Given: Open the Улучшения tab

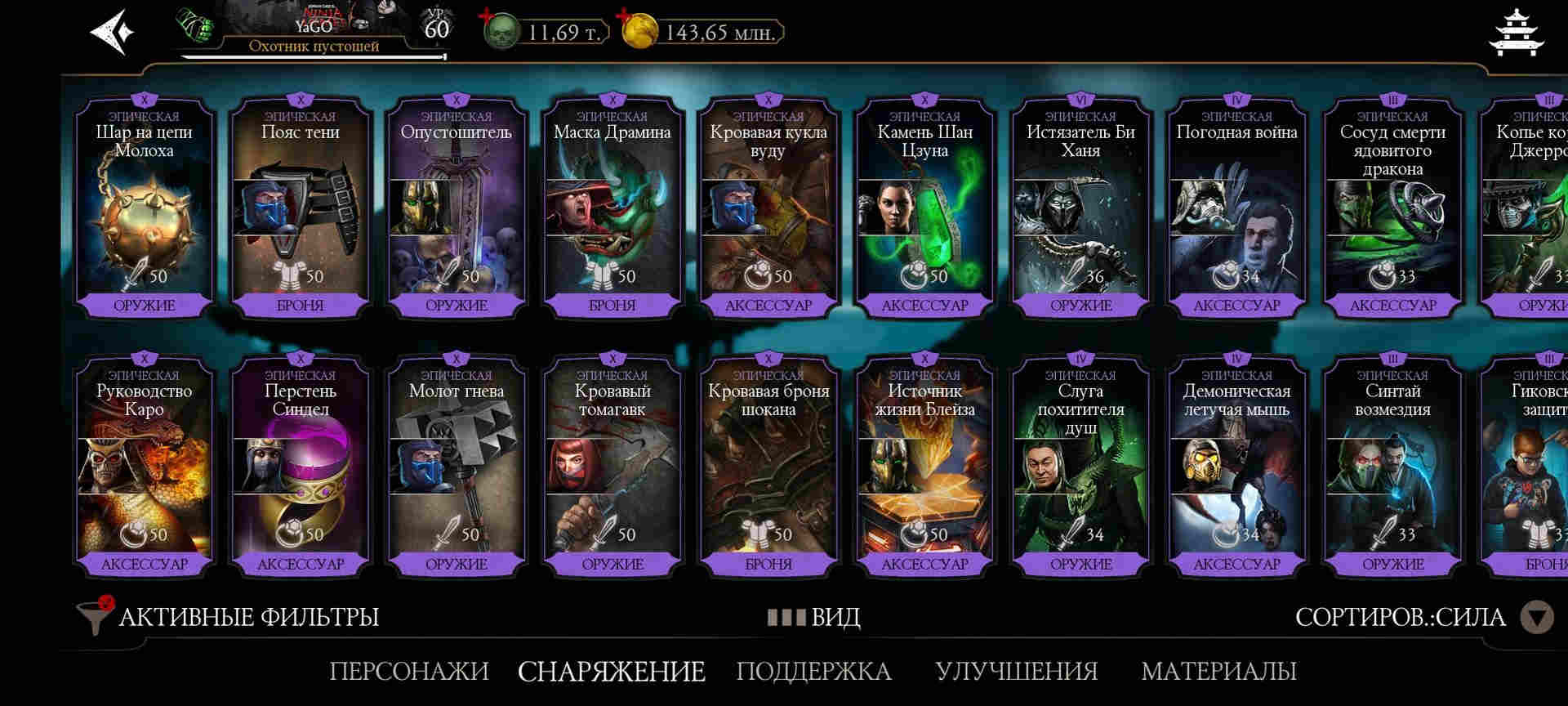Looking at the screenshot, I should (1016, 671).
